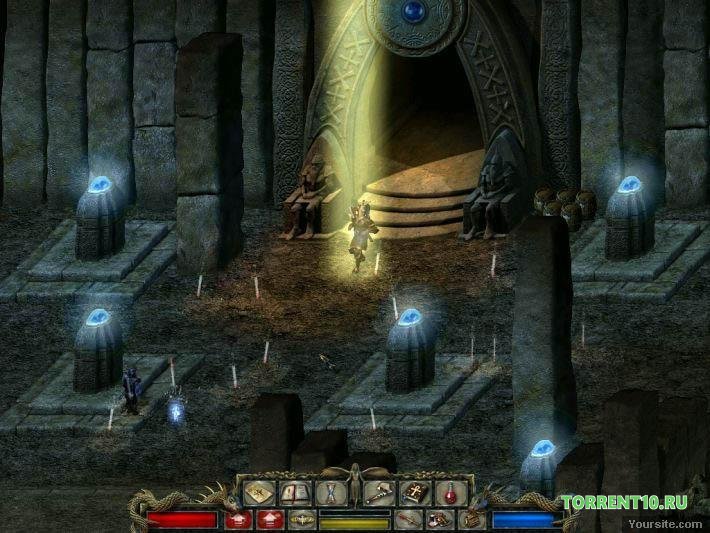Activate the golden winged emblem button

tap(300, 519)
